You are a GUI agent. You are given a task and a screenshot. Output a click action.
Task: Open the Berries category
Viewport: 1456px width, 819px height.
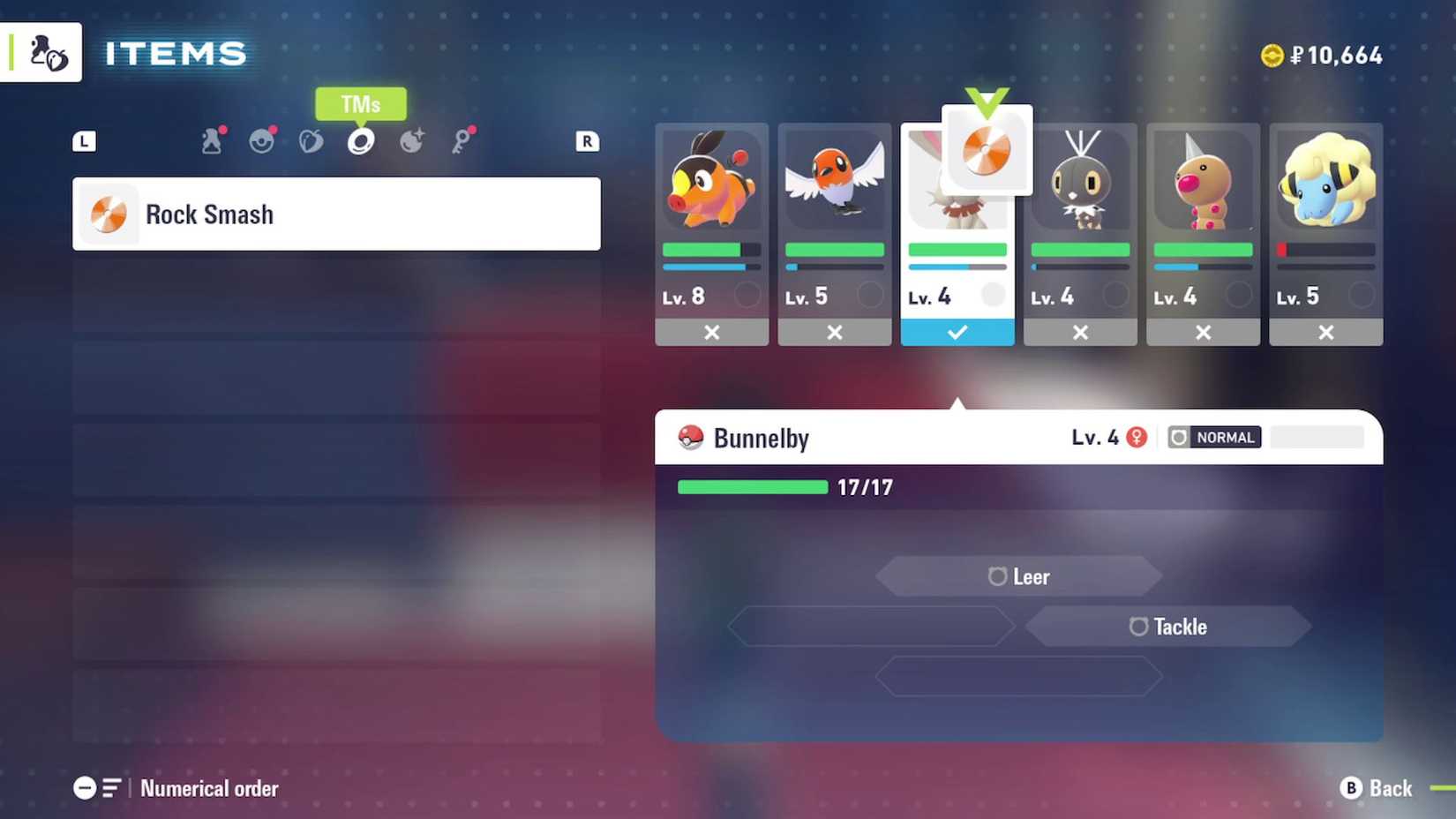(x=311, y=141)
